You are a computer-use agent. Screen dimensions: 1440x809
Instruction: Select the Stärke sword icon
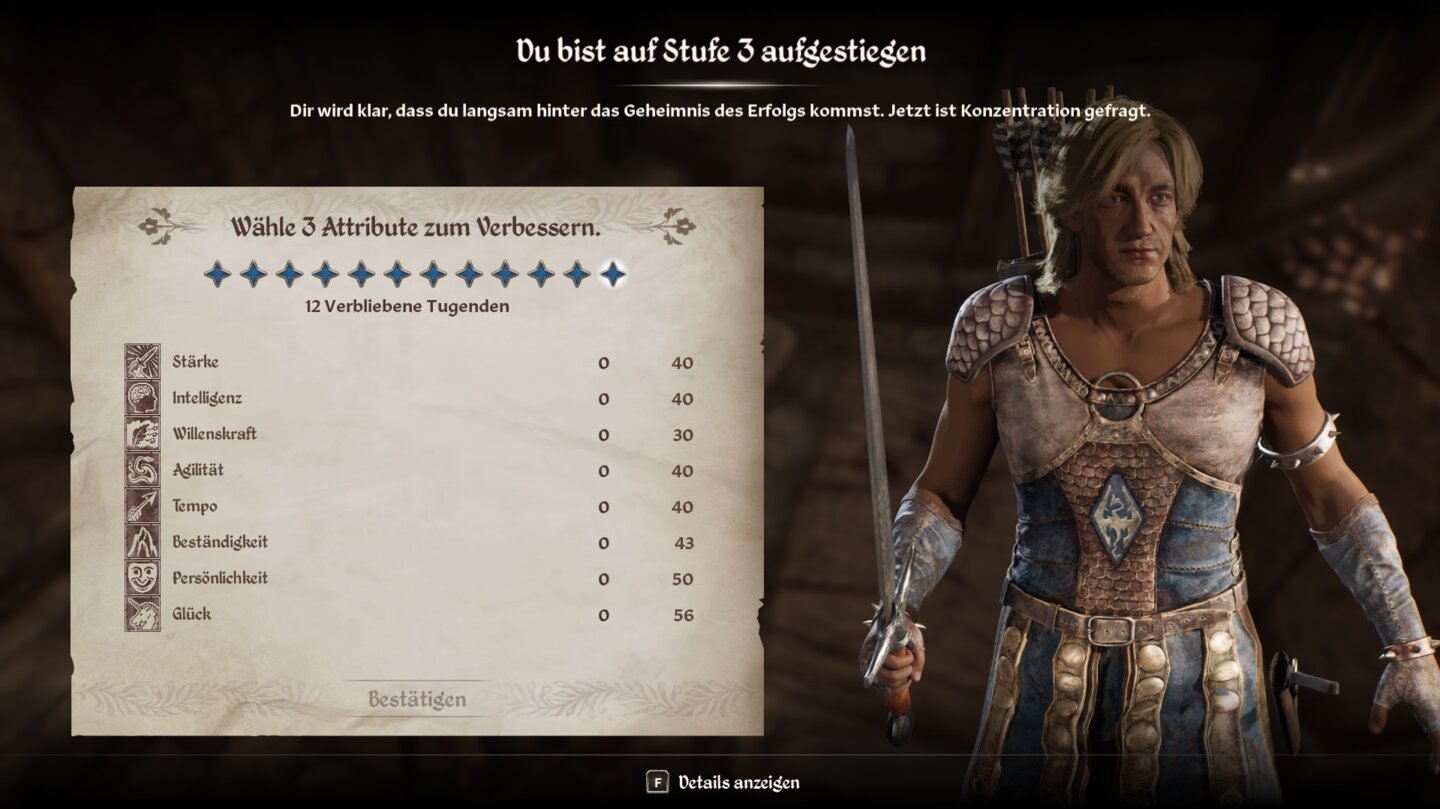coord(145,362)
